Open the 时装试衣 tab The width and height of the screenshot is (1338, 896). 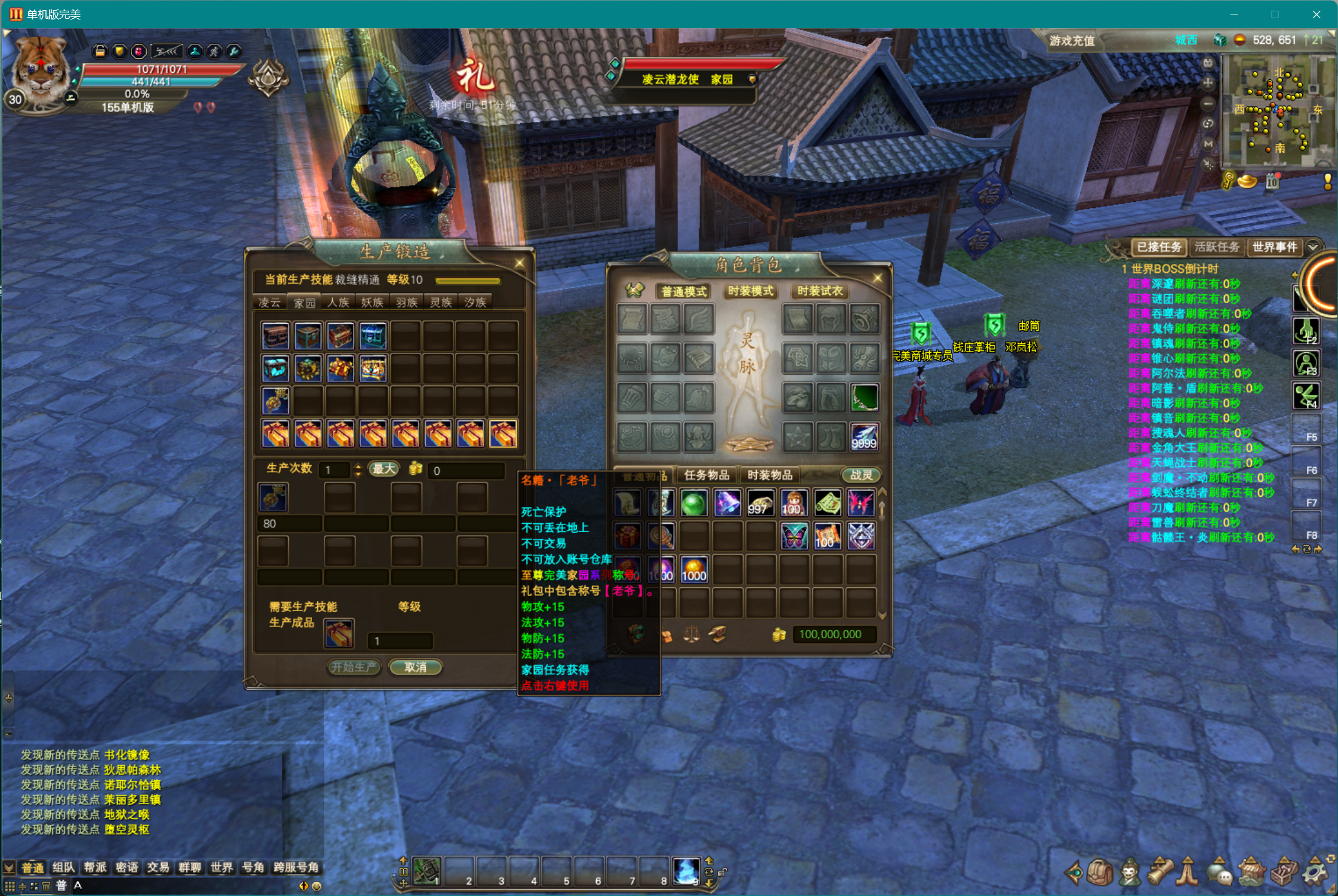(820, 291)
